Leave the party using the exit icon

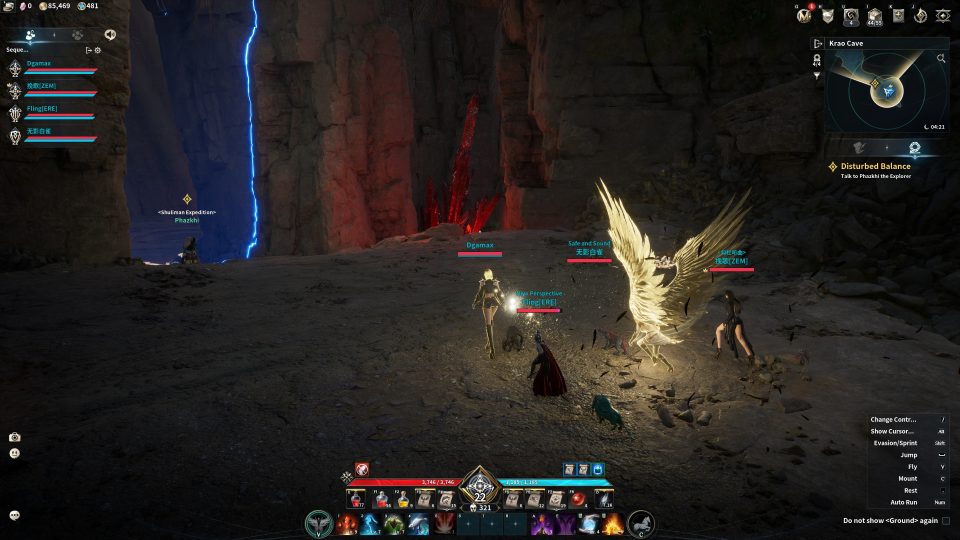click(x=88, y=49)
